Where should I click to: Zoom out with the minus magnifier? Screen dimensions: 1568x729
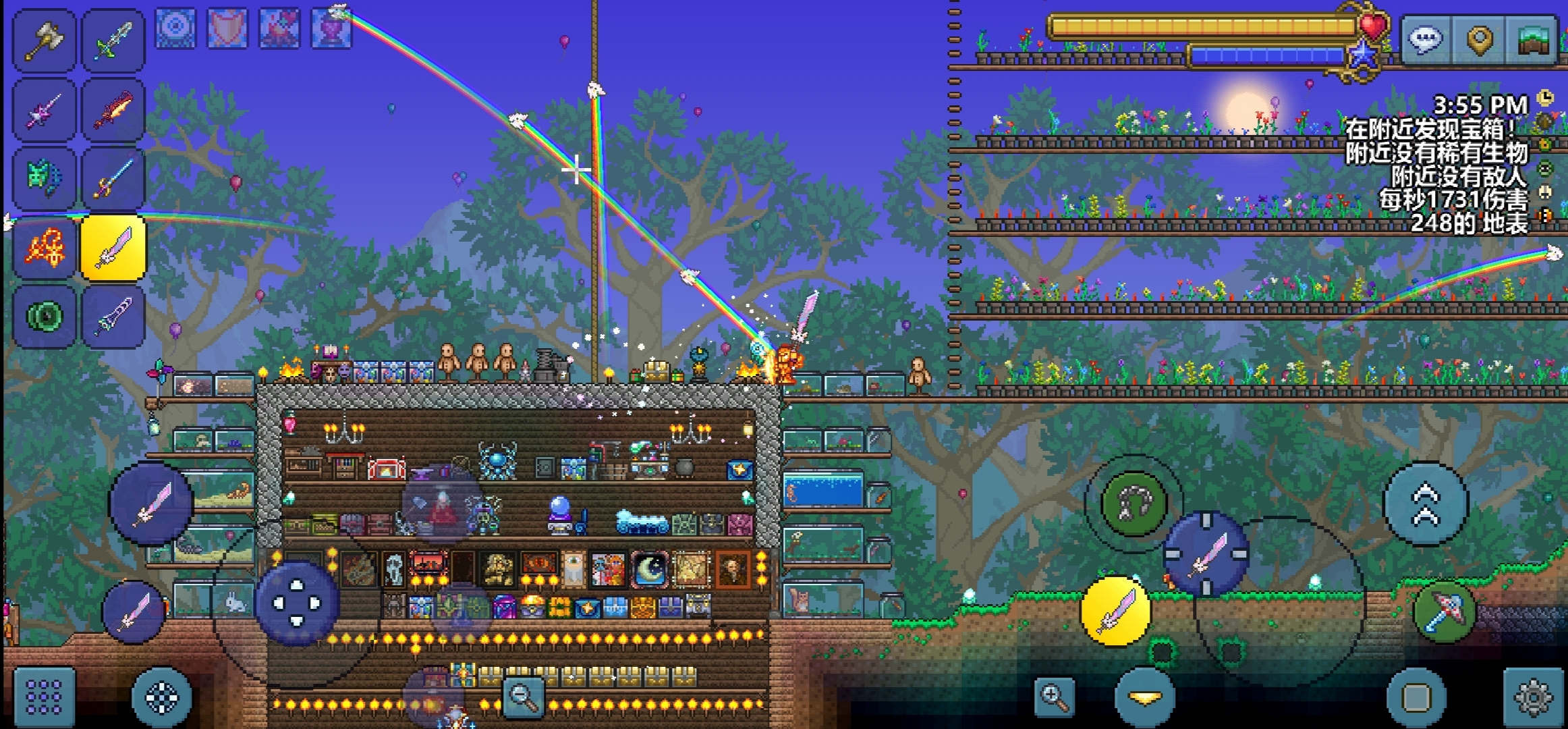point(524,695)
